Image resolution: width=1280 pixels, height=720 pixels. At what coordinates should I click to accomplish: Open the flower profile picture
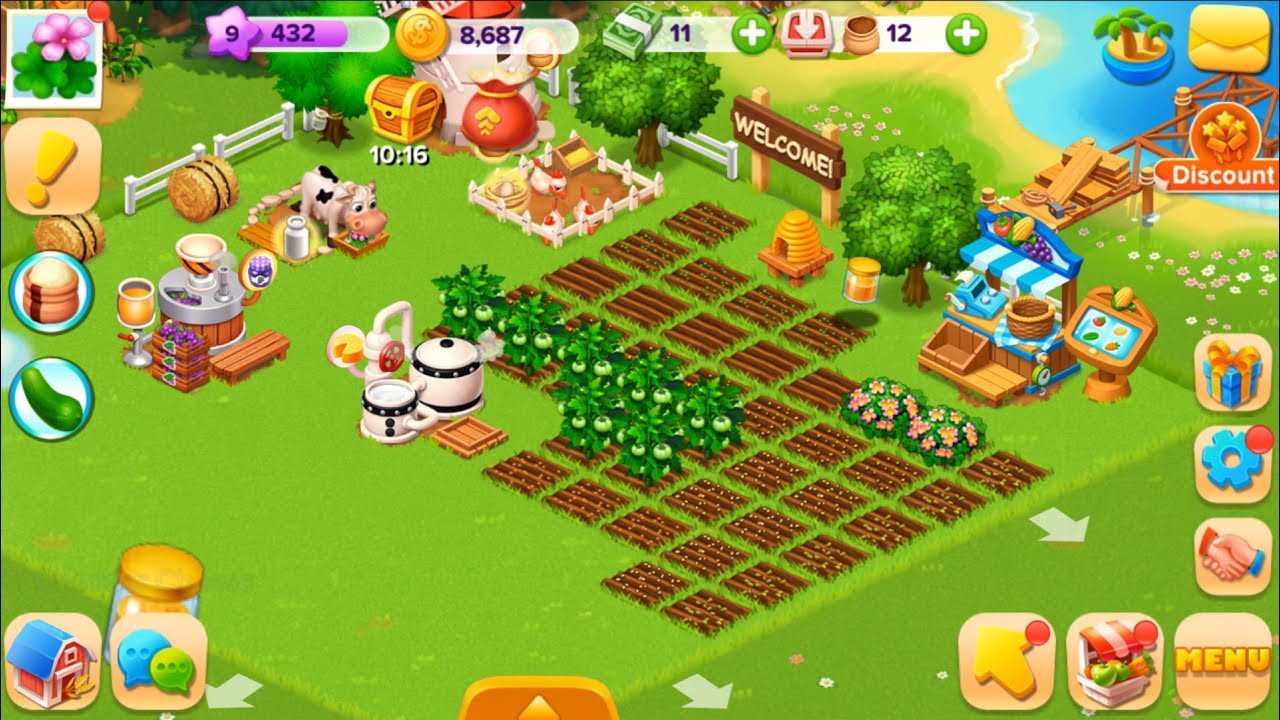(52, 56)
